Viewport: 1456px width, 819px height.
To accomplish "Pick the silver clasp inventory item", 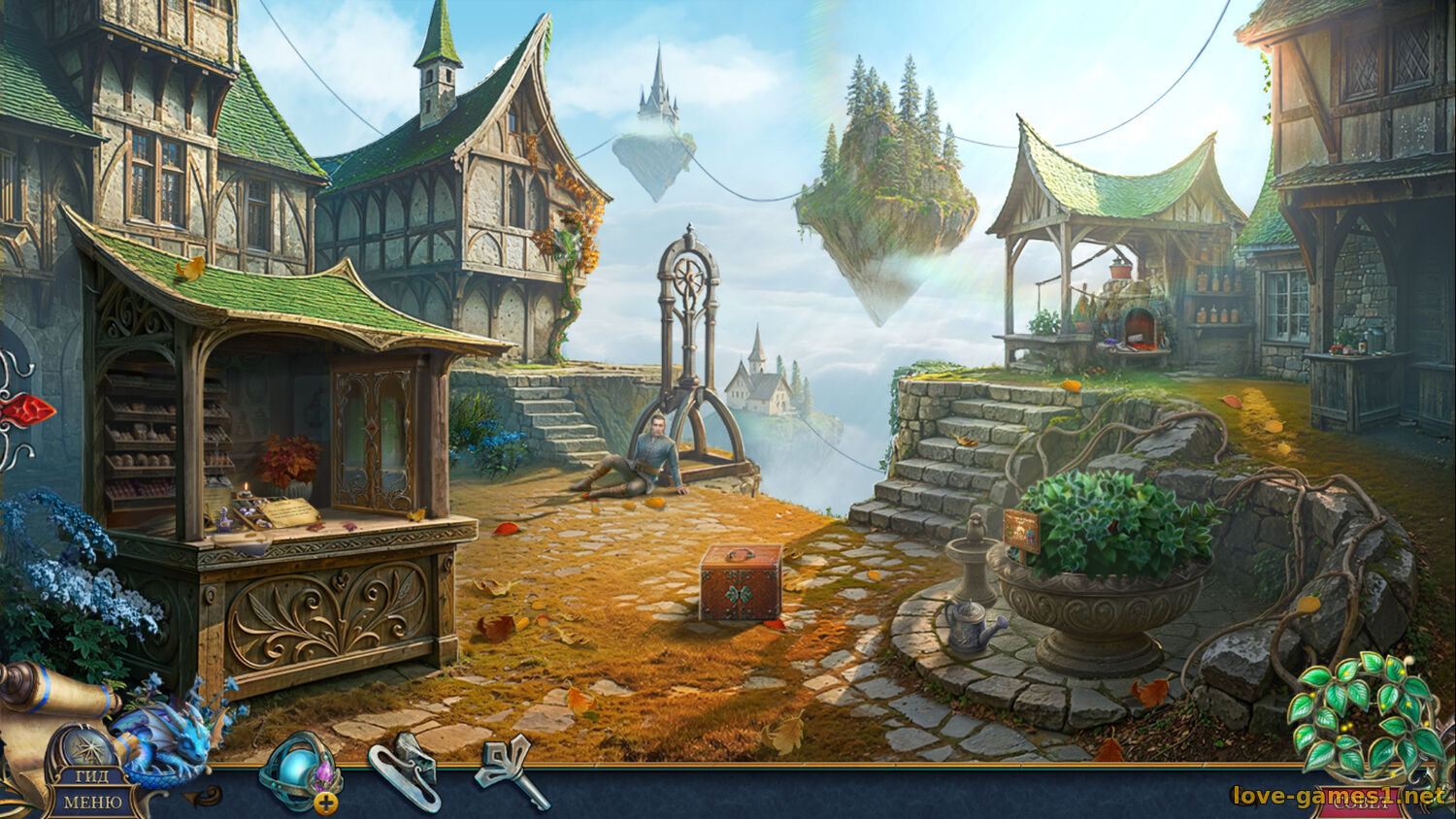I will 404,772.
